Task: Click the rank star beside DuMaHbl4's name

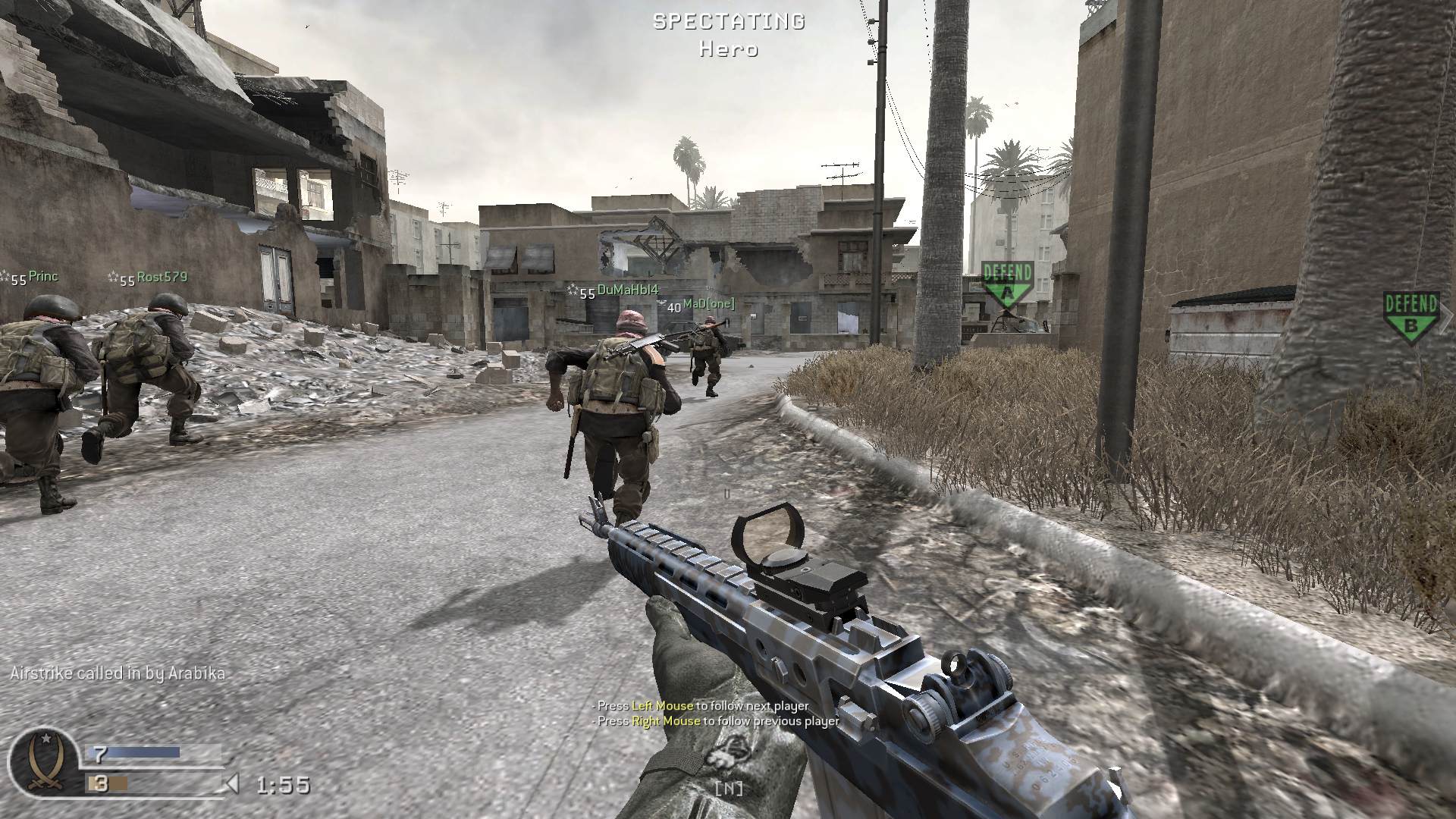Action: coord(571,288)
